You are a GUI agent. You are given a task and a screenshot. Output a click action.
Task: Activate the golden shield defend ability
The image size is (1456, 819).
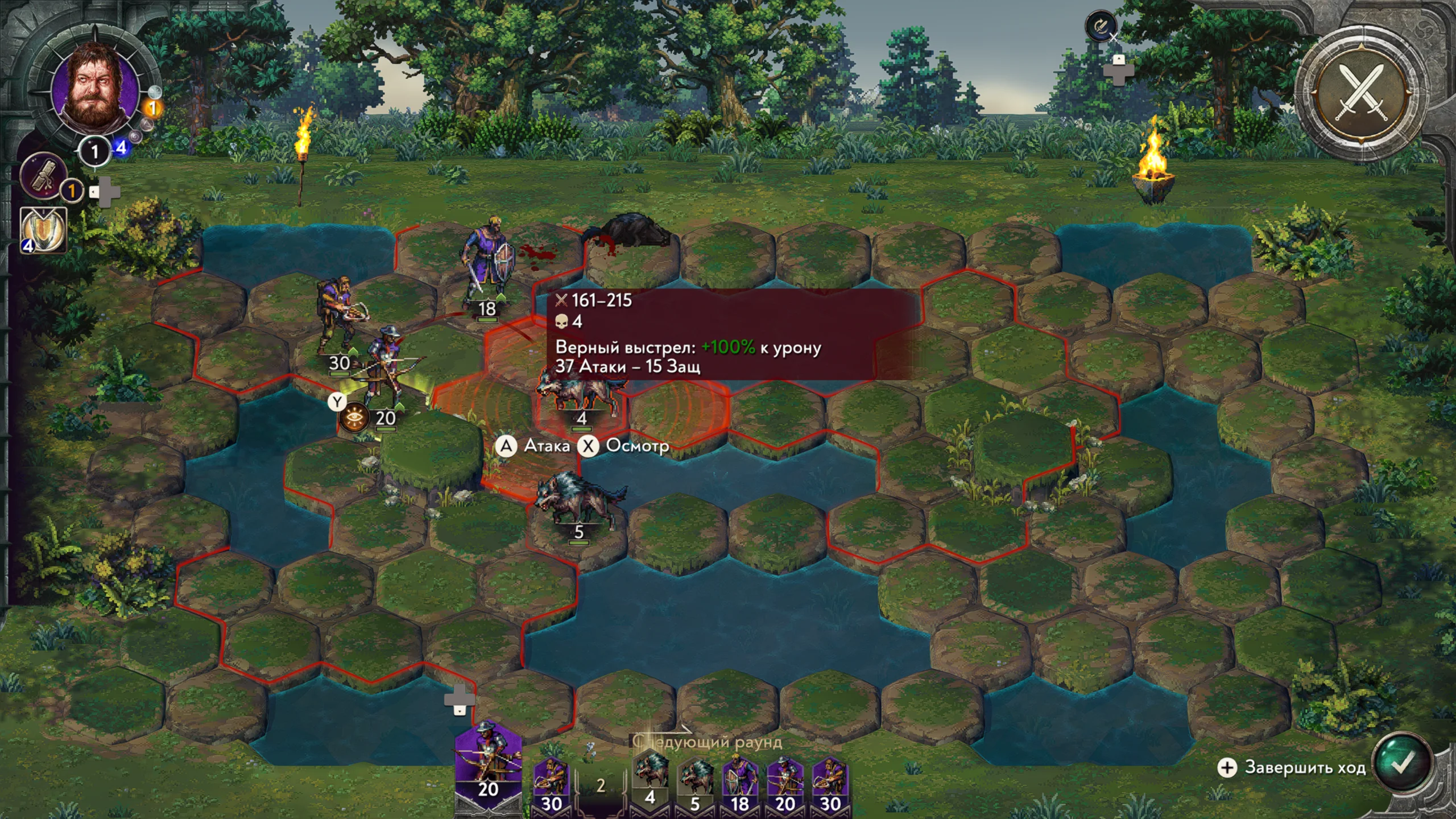[44, 230]
